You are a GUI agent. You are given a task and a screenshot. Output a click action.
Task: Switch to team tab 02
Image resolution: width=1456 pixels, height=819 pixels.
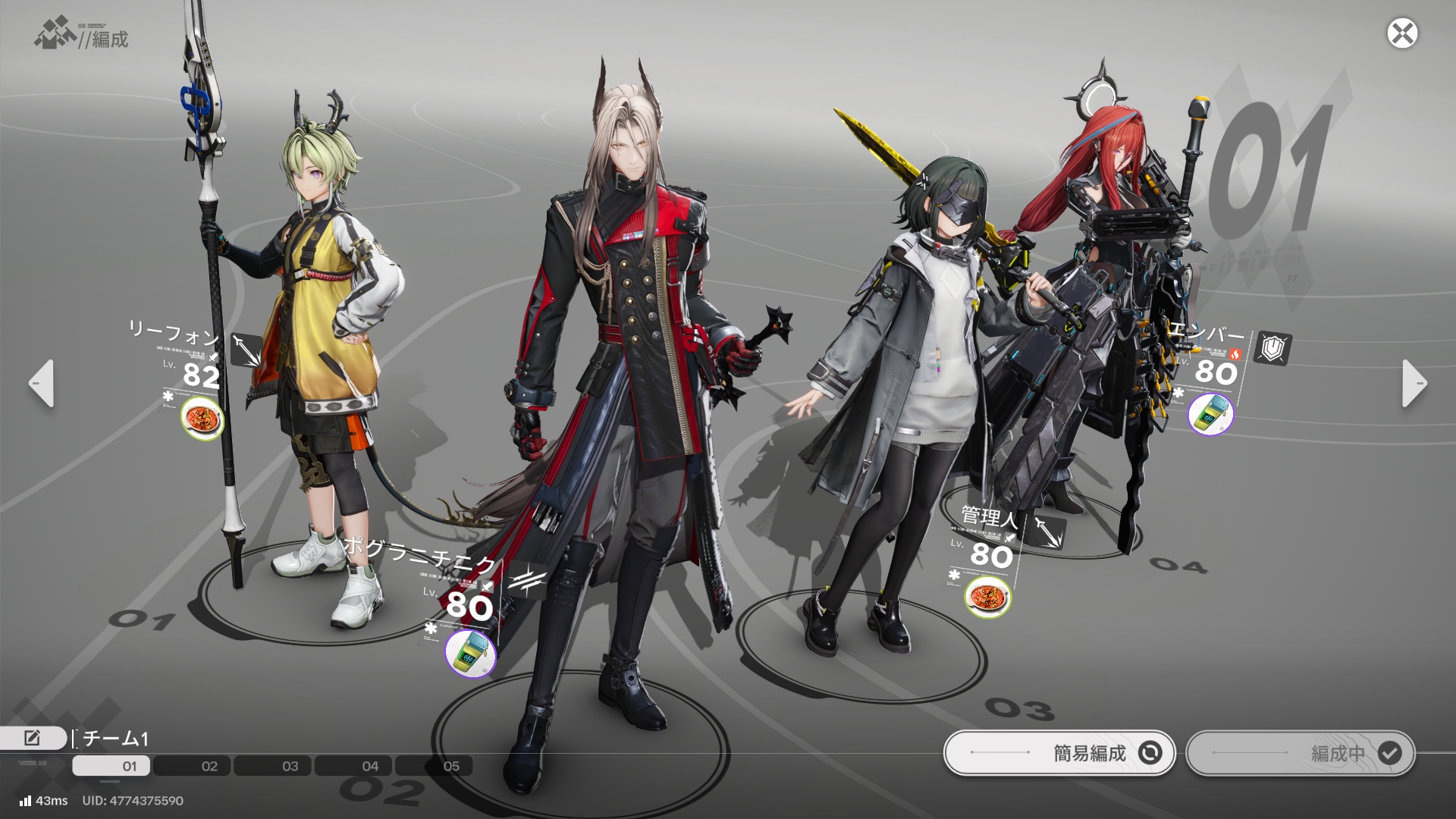coord(209,766)
